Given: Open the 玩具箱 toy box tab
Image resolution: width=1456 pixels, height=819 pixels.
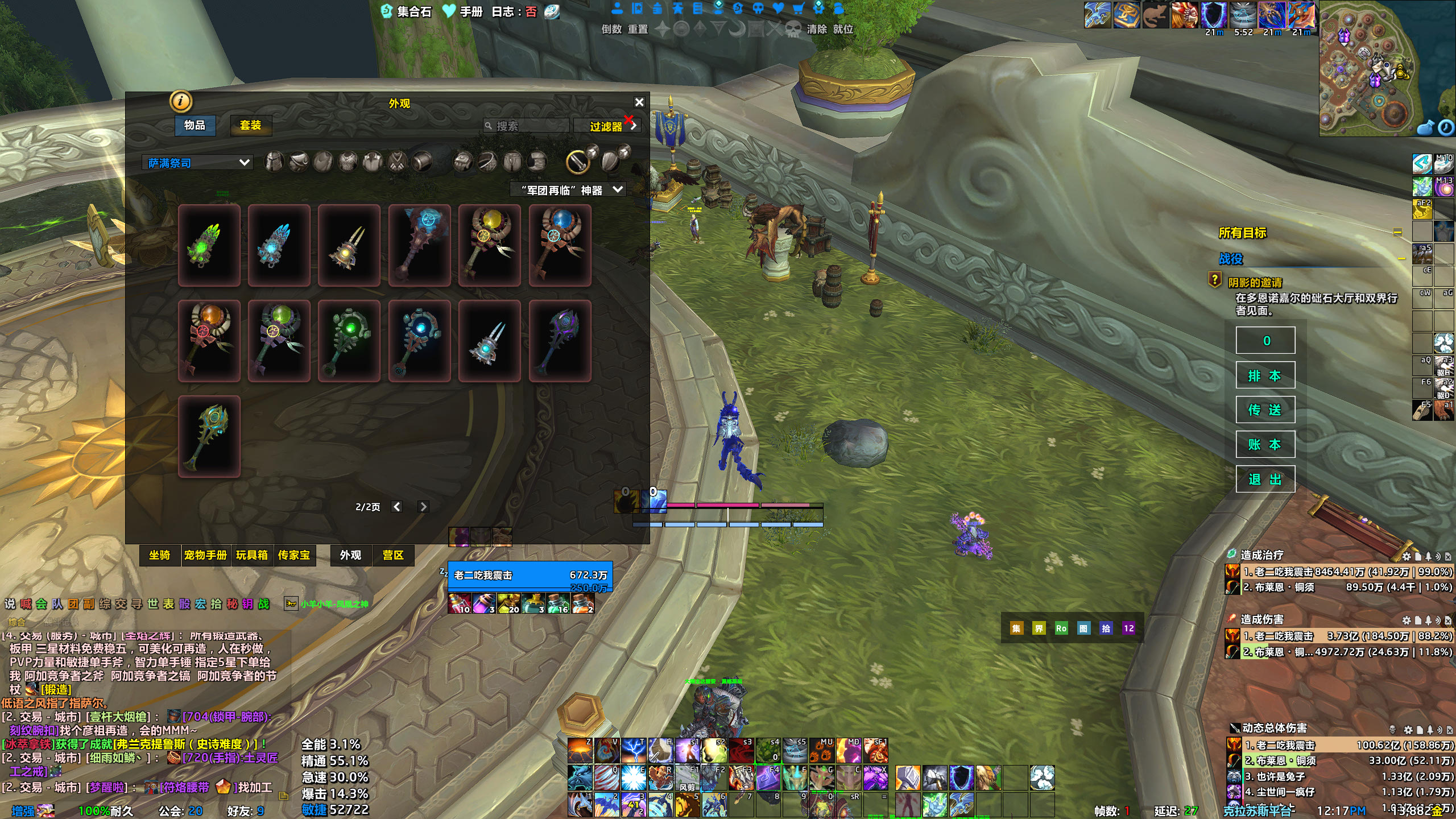Looking at the screenshot, I should click(x=252, y=555).
